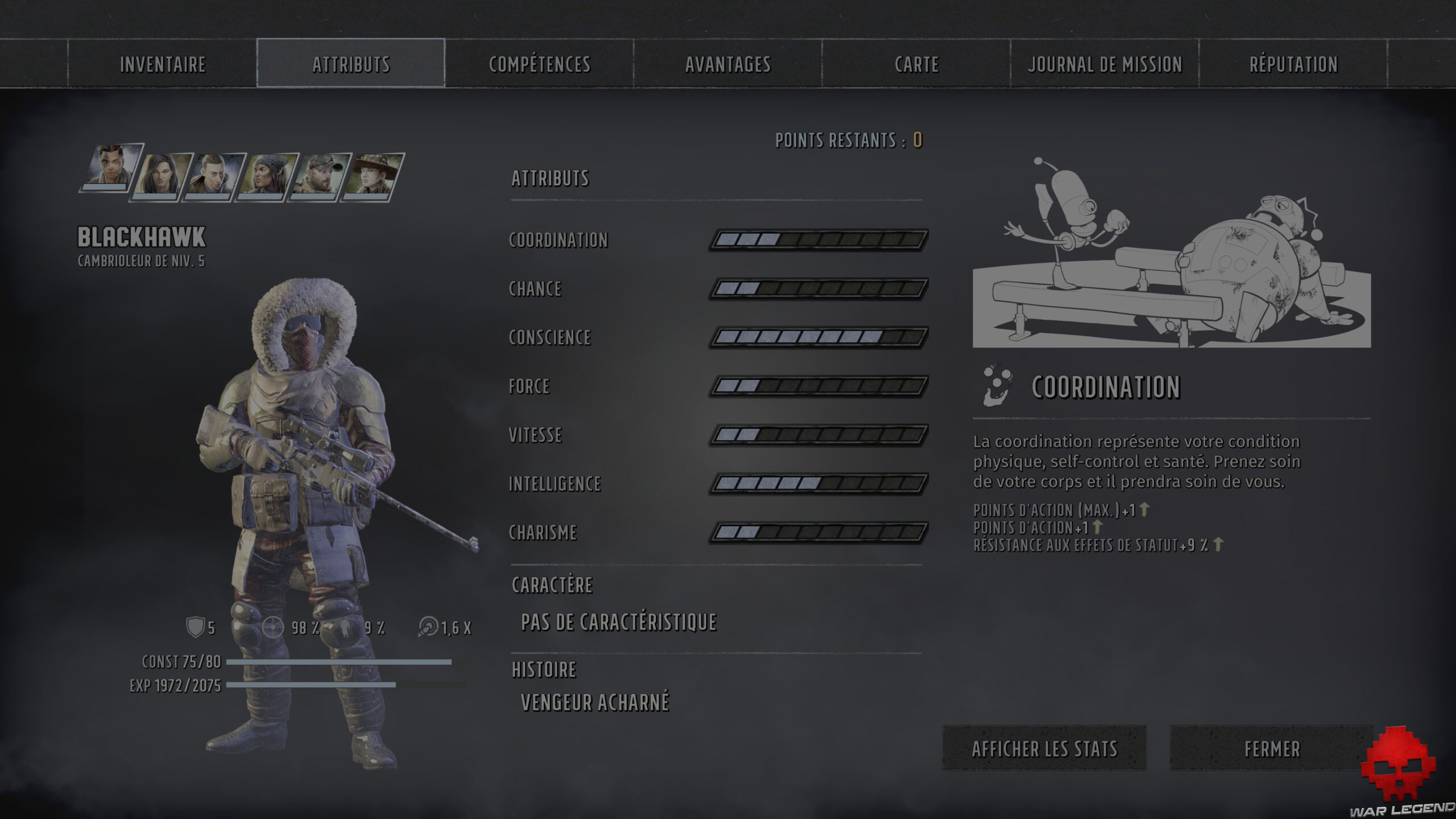Inspect the Vengeur Acharné background entry
Image resolution: width=1456 pixels, height=819 pixels.
coord(595,703)
